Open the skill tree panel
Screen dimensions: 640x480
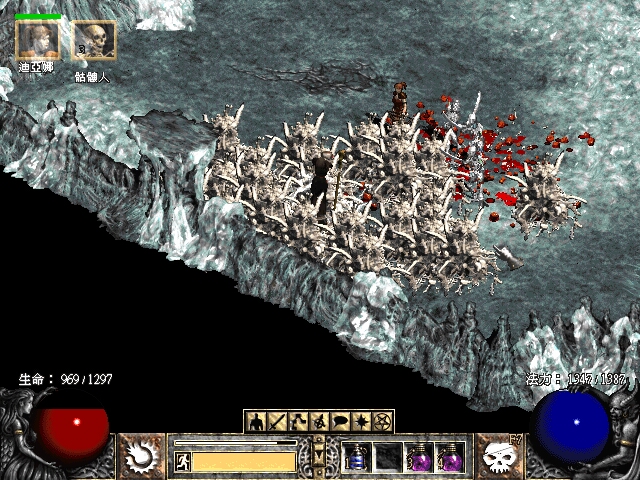(x=298, y=421)
